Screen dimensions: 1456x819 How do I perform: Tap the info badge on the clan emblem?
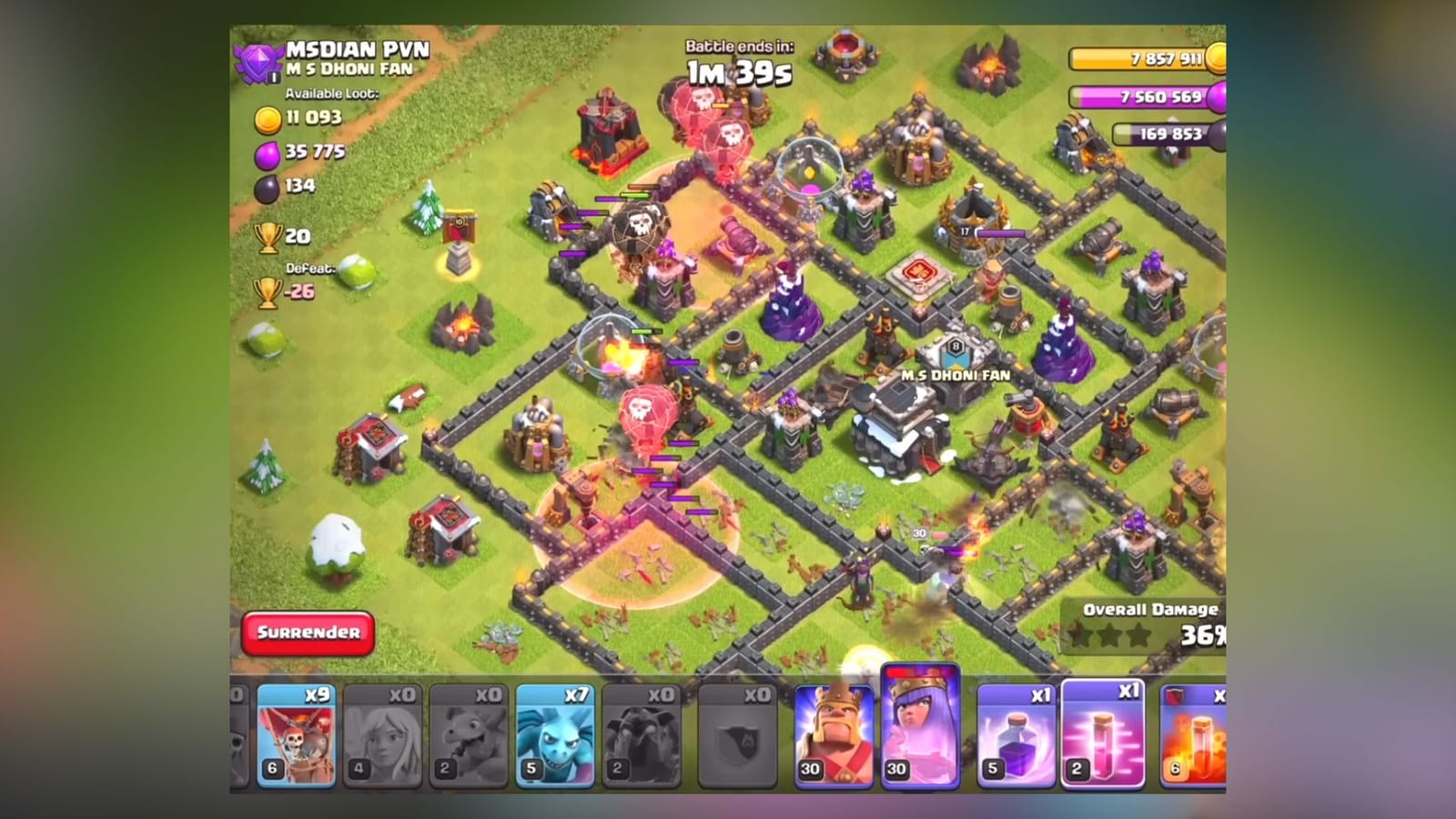pos(272,78)
